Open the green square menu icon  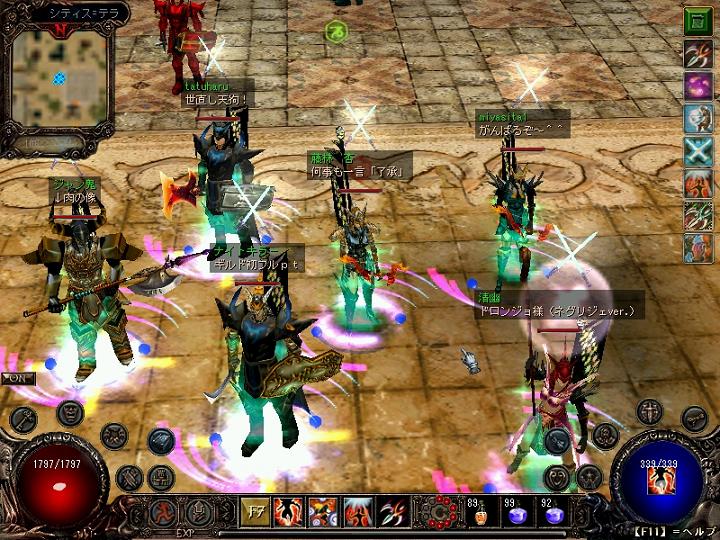point(698,21)
